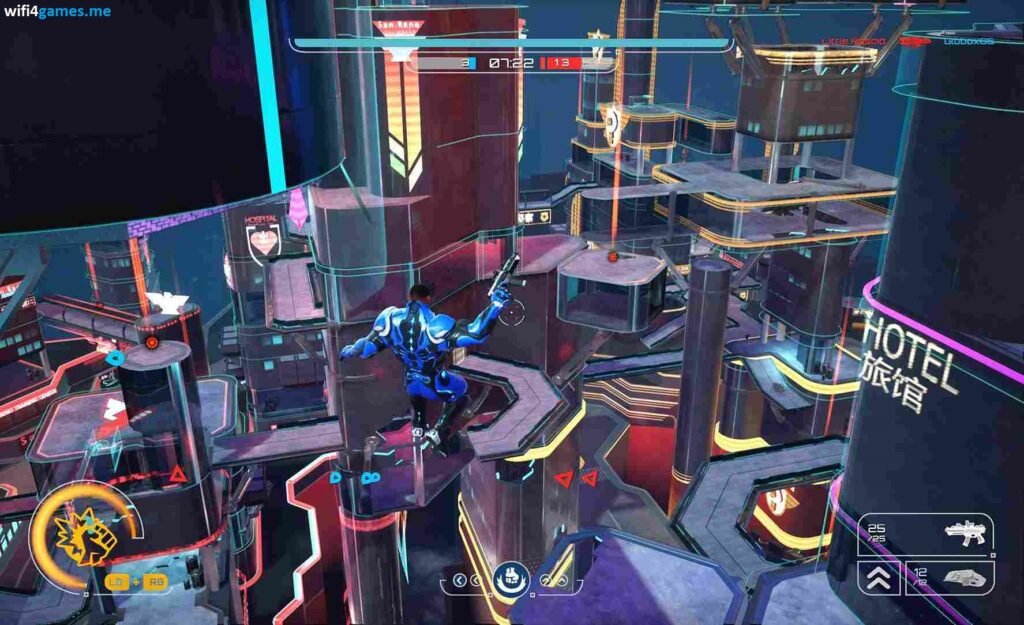
Task: Click the blue fist agent emblem
Action: click(510, 577)
